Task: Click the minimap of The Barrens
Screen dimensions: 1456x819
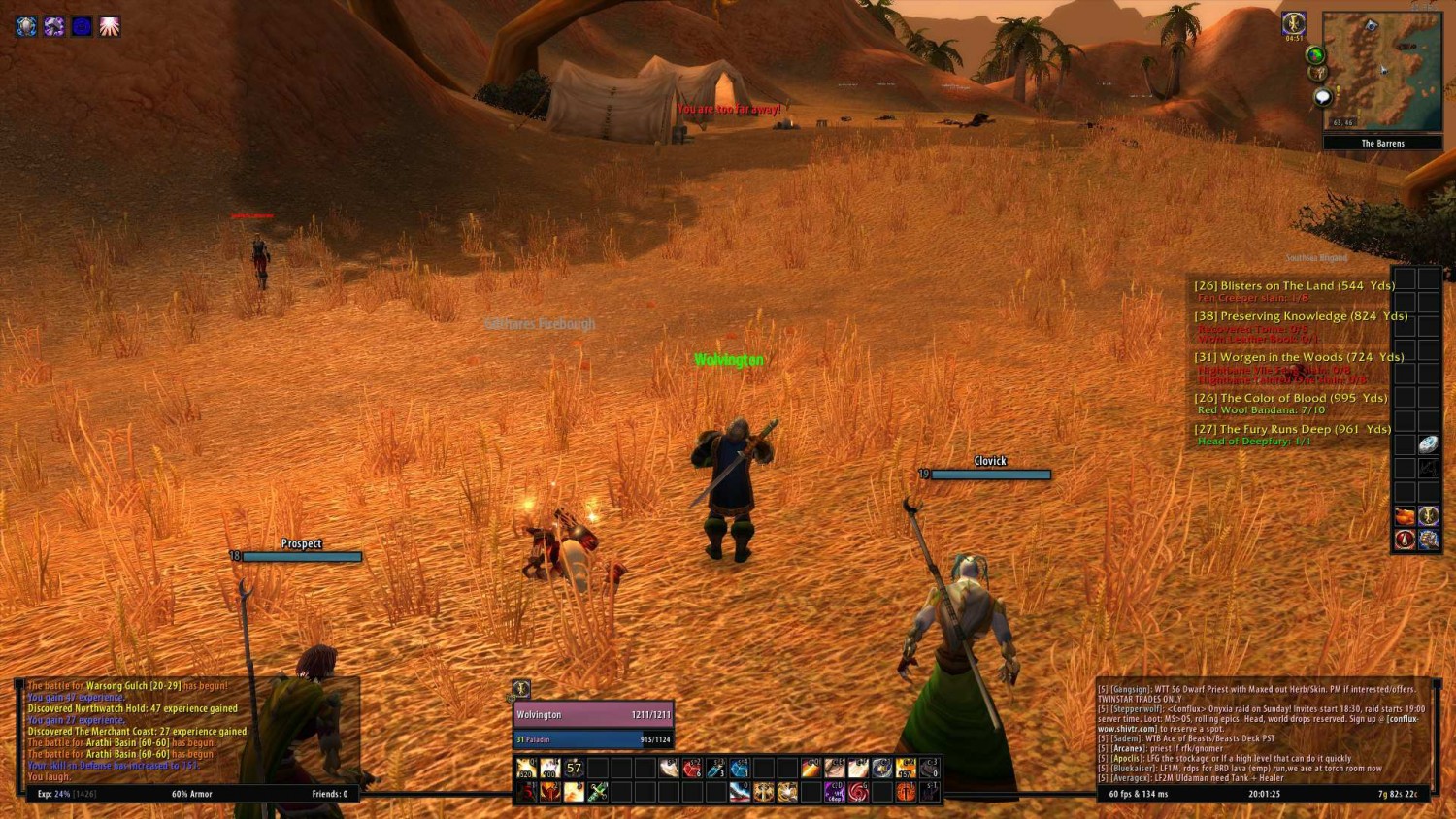Action: tap(1382, 71)
